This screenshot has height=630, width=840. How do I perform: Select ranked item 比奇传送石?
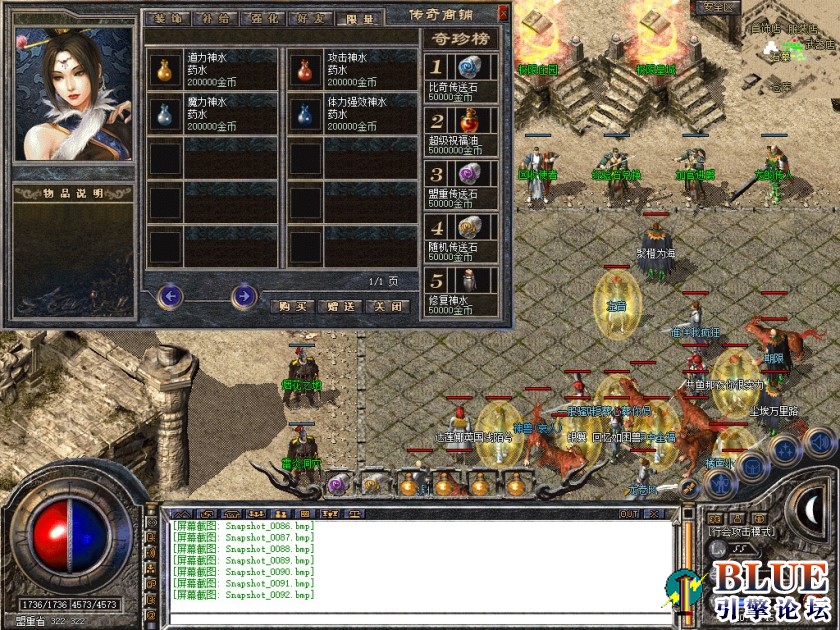click(468, 68)
